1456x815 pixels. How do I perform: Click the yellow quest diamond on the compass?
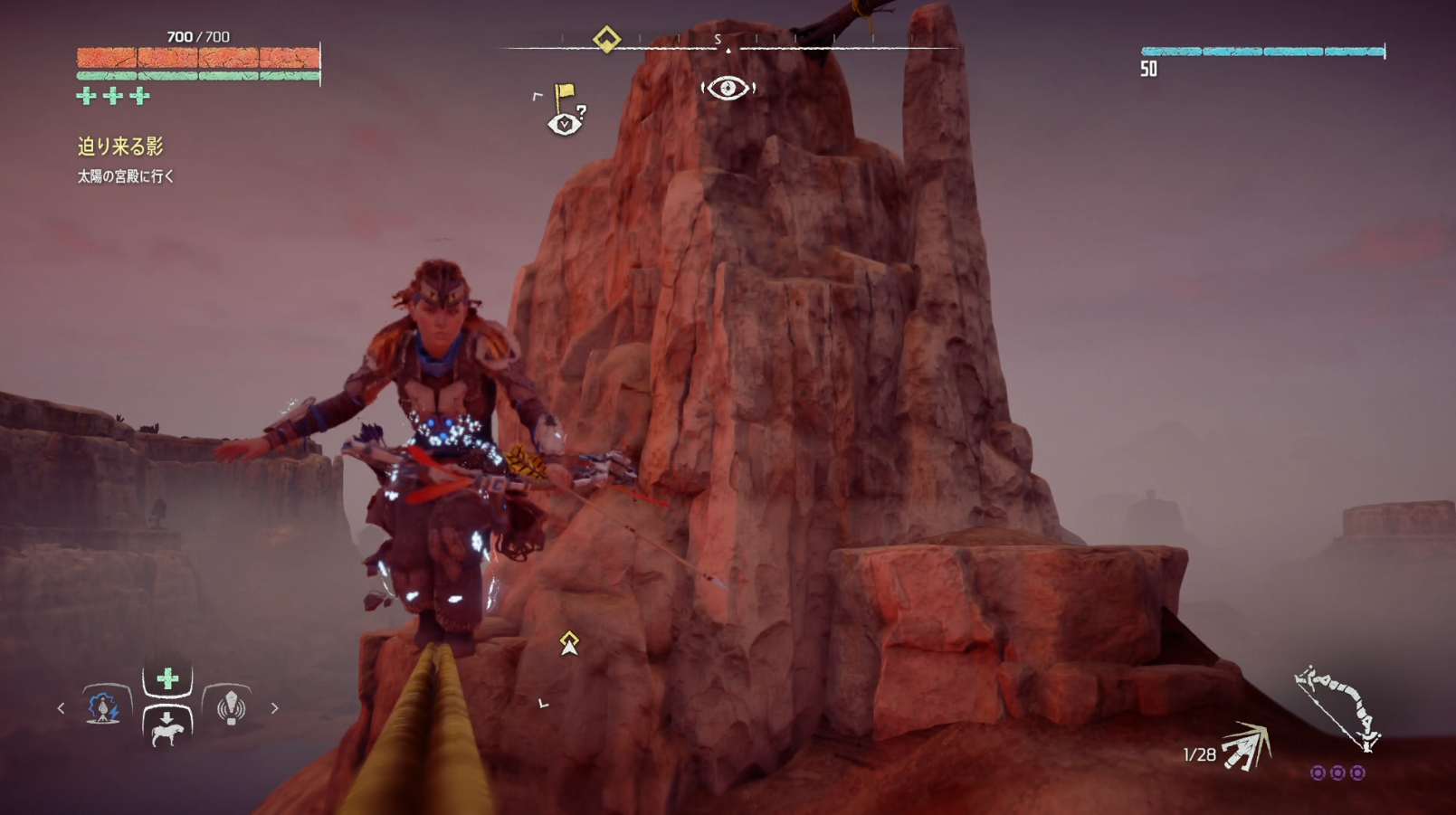(606, 39)
